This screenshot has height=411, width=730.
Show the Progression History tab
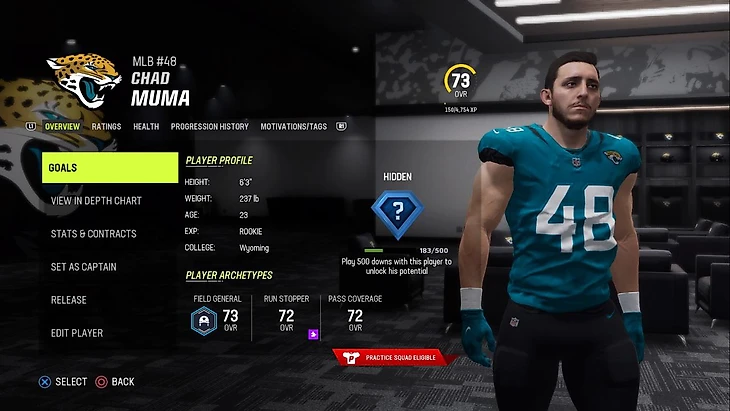(x=210, y=127)
